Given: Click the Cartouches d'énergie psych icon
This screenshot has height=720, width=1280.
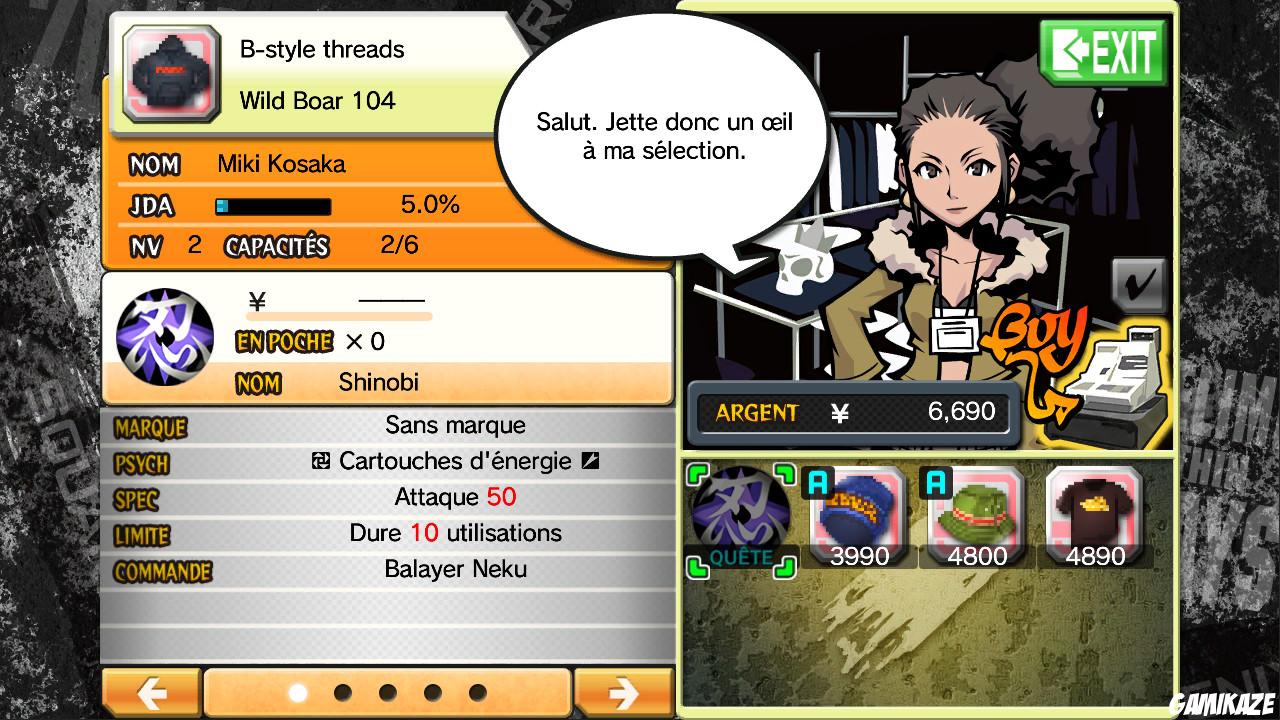Looking at the screenshot, I should pyautogui.click(x=321, y=461).
